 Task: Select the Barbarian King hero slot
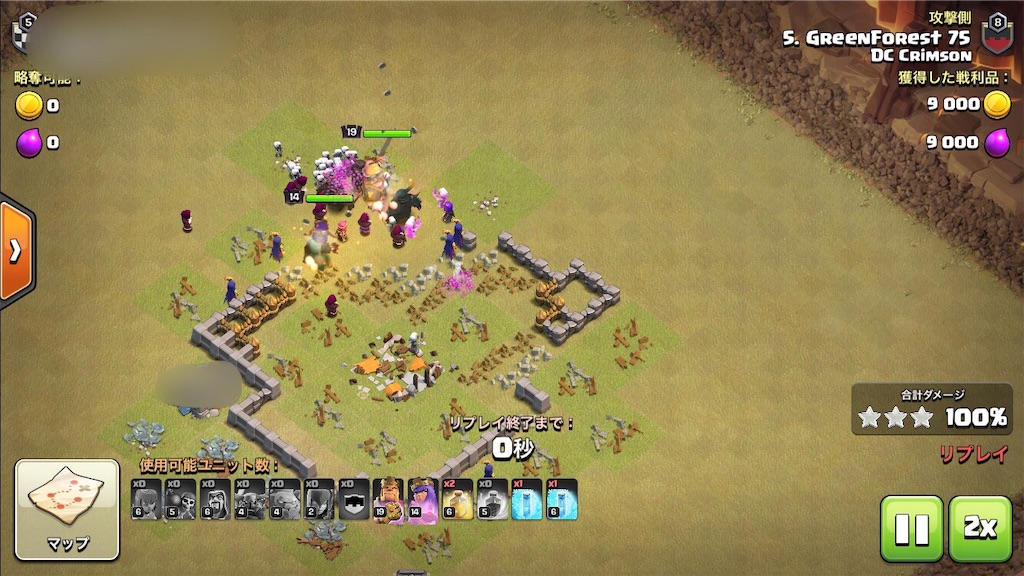click(x=389, y=500)
